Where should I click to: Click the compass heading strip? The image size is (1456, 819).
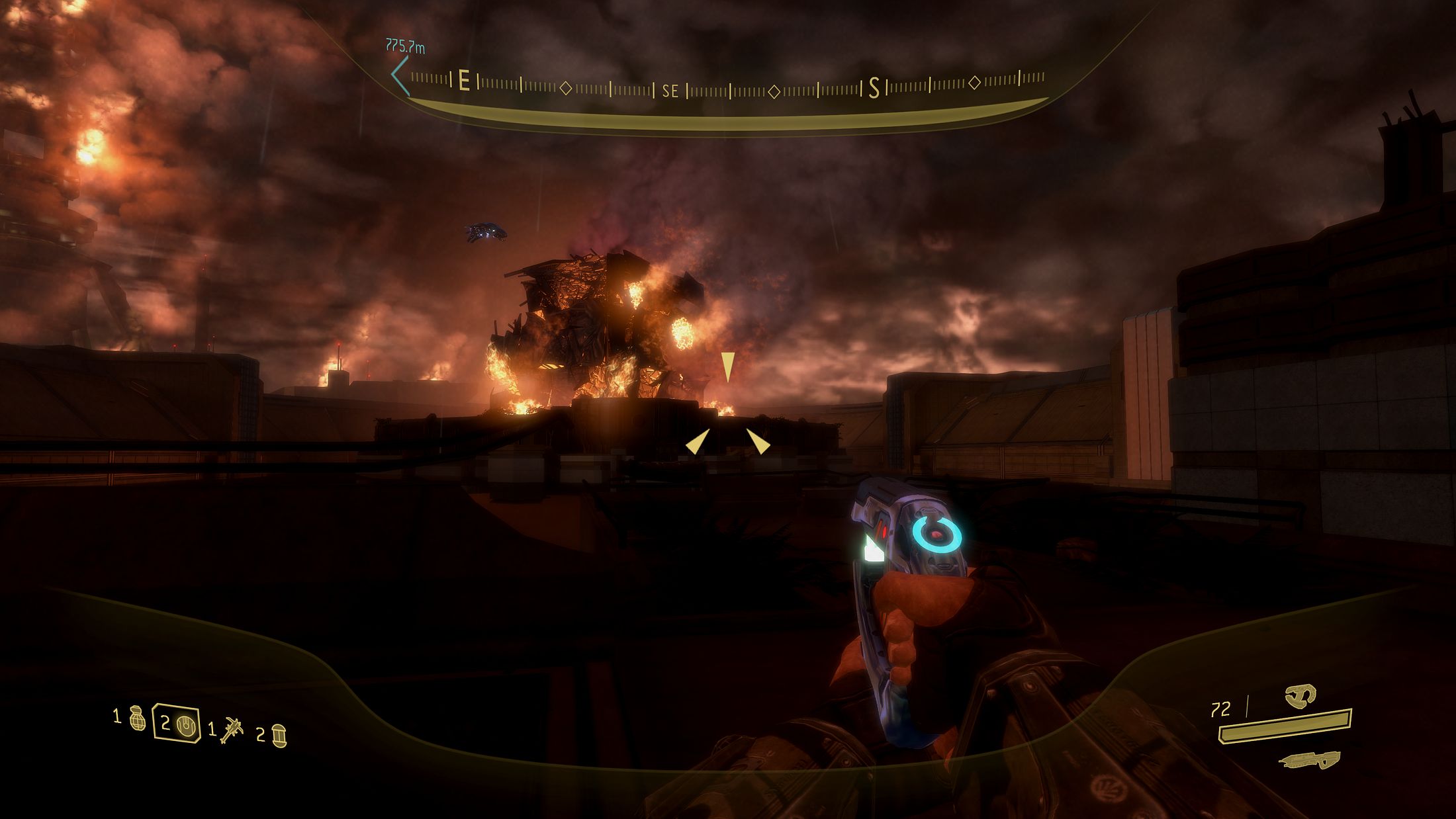tap(728, 87)
